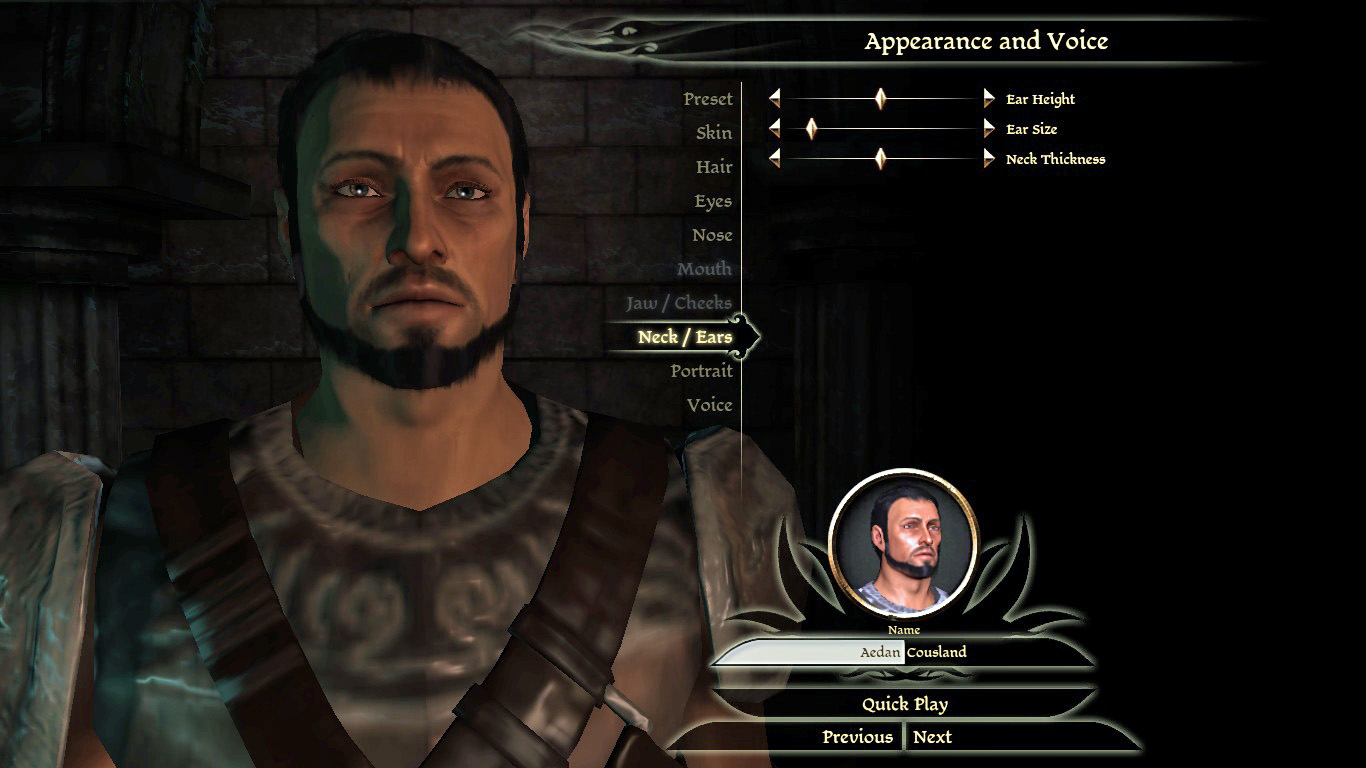Switch to the Mouth category
This screenshot has width=1366, height=768.
click(704, 269)
